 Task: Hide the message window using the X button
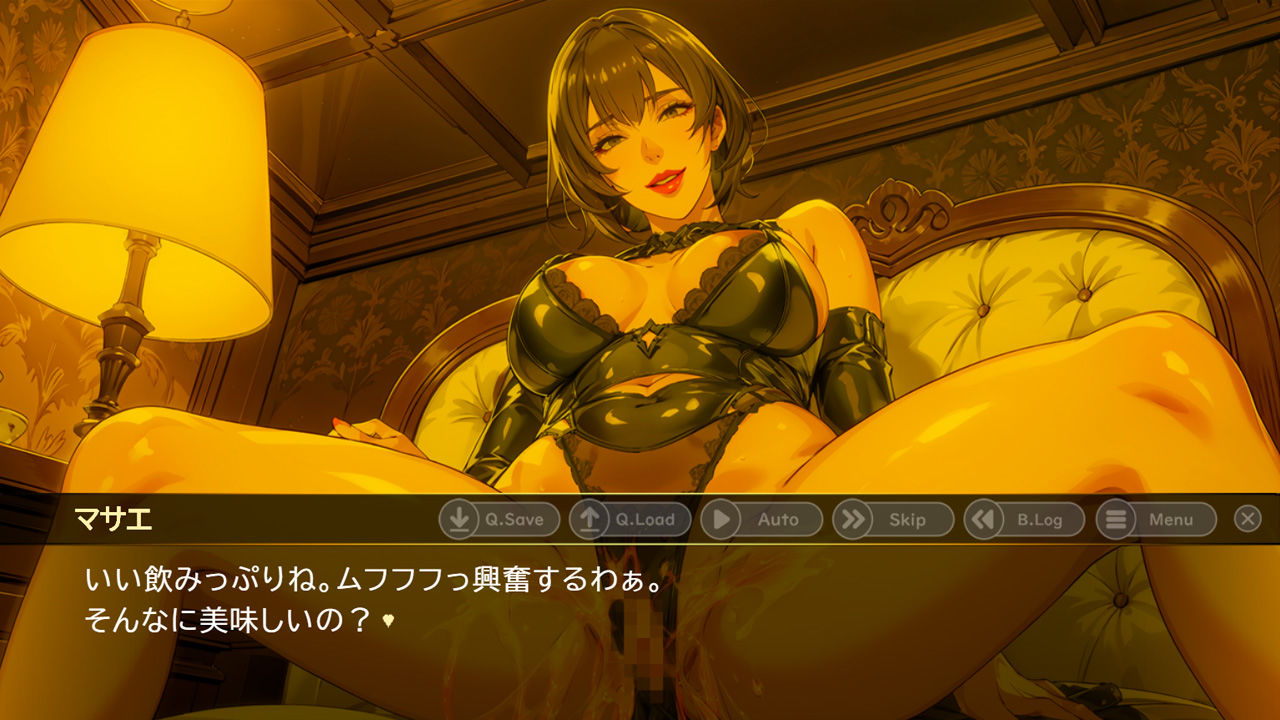(1246, 519)
